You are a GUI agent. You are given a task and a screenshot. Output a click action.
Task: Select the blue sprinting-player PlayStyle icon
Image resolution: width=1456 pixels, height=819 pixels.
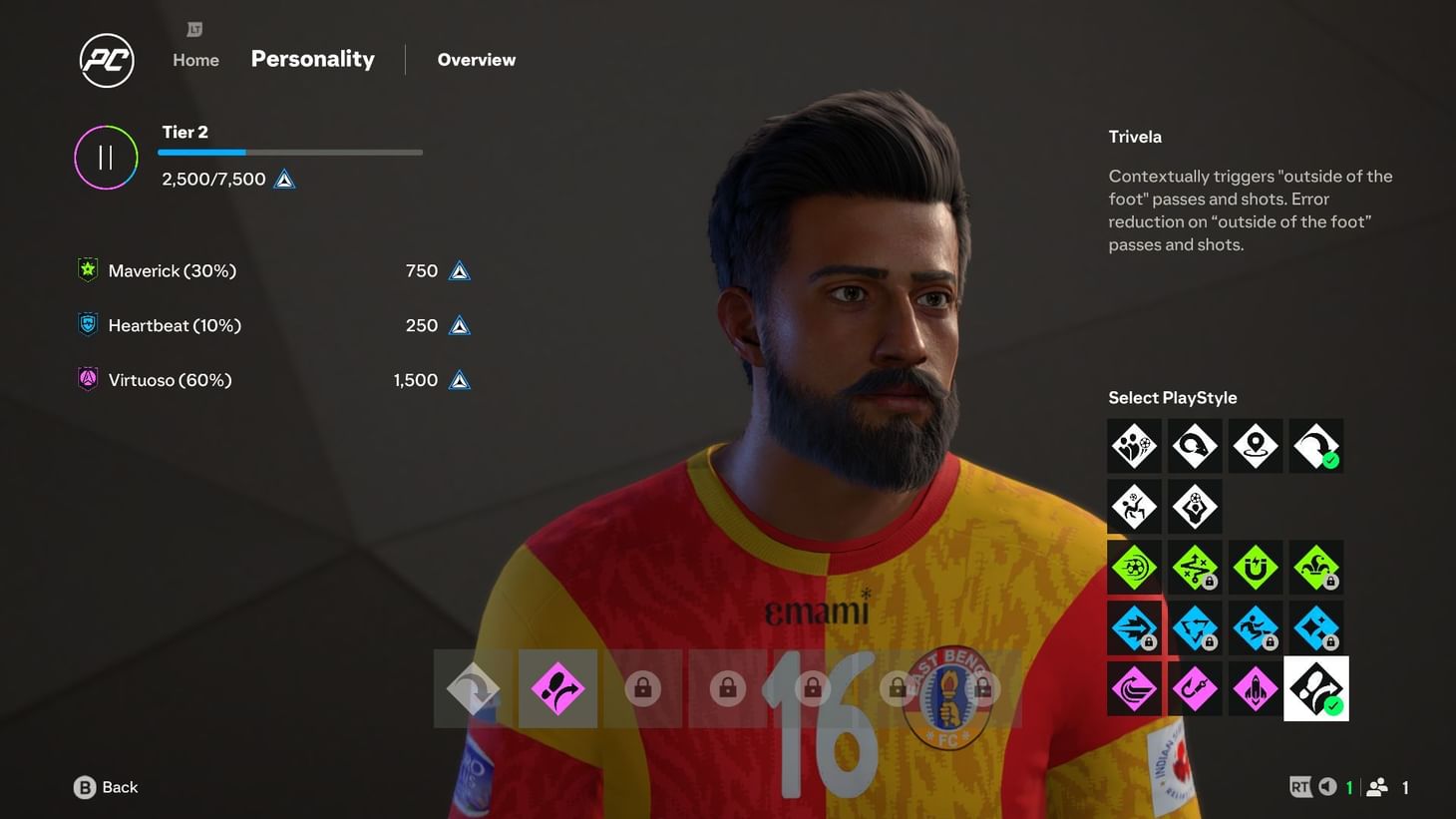(1256, 627)
